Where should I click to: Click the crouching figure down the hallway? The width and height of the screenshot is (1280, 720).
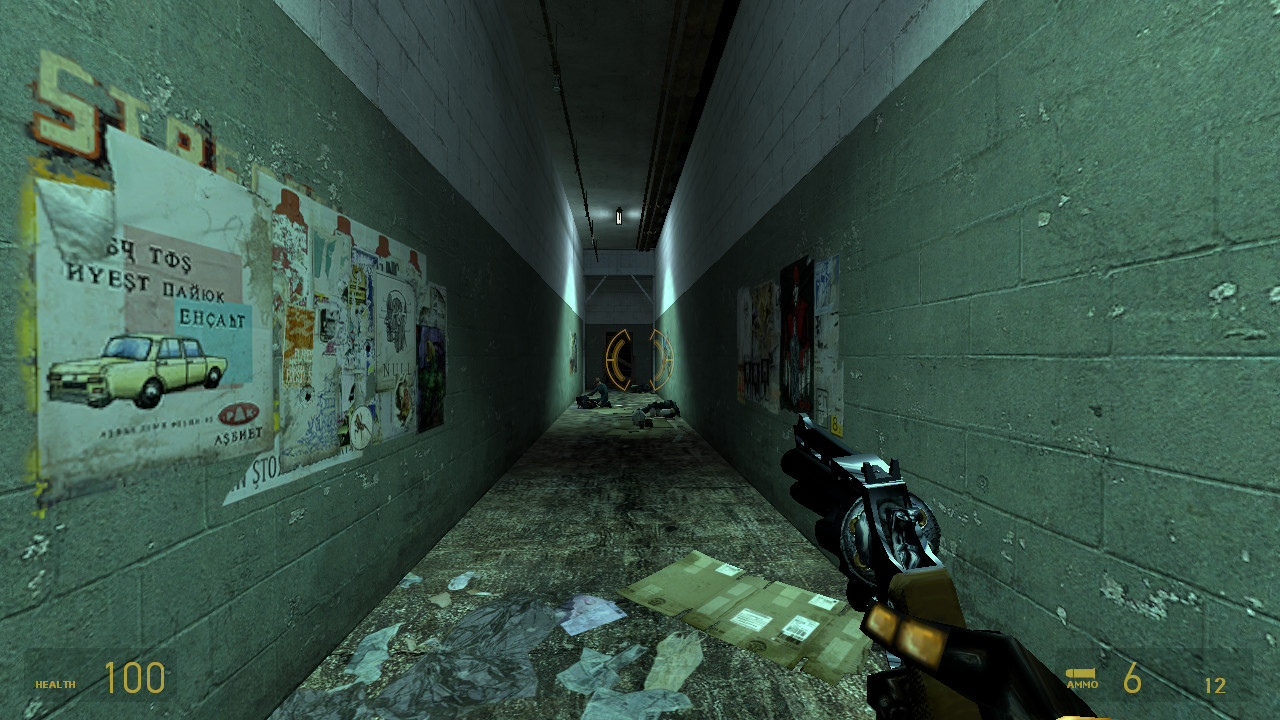point(600,392)
